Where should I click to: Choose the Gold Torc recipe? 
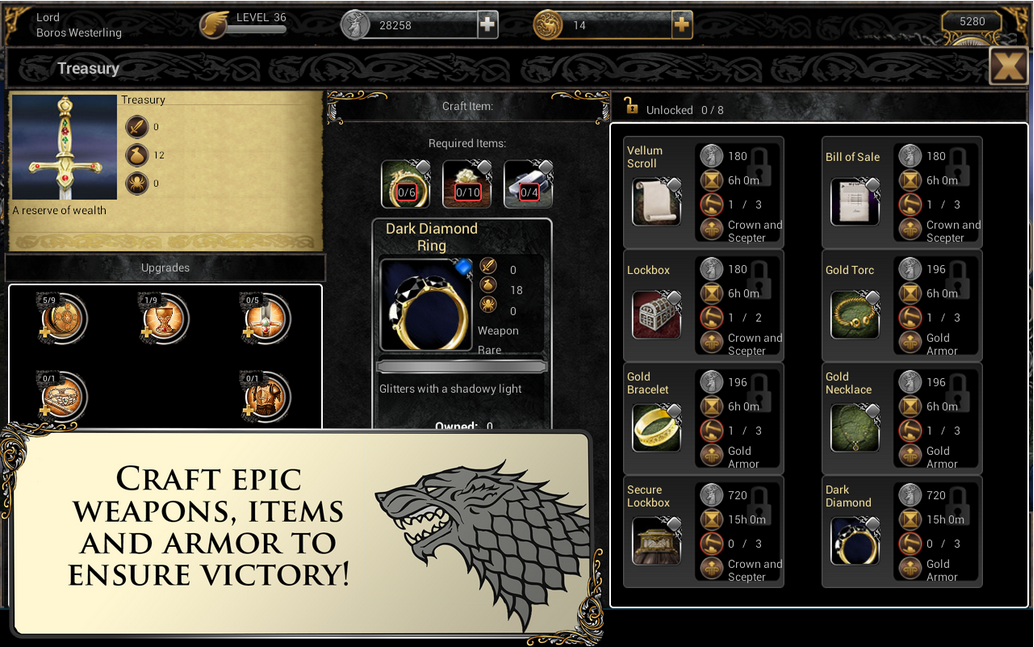854,315
